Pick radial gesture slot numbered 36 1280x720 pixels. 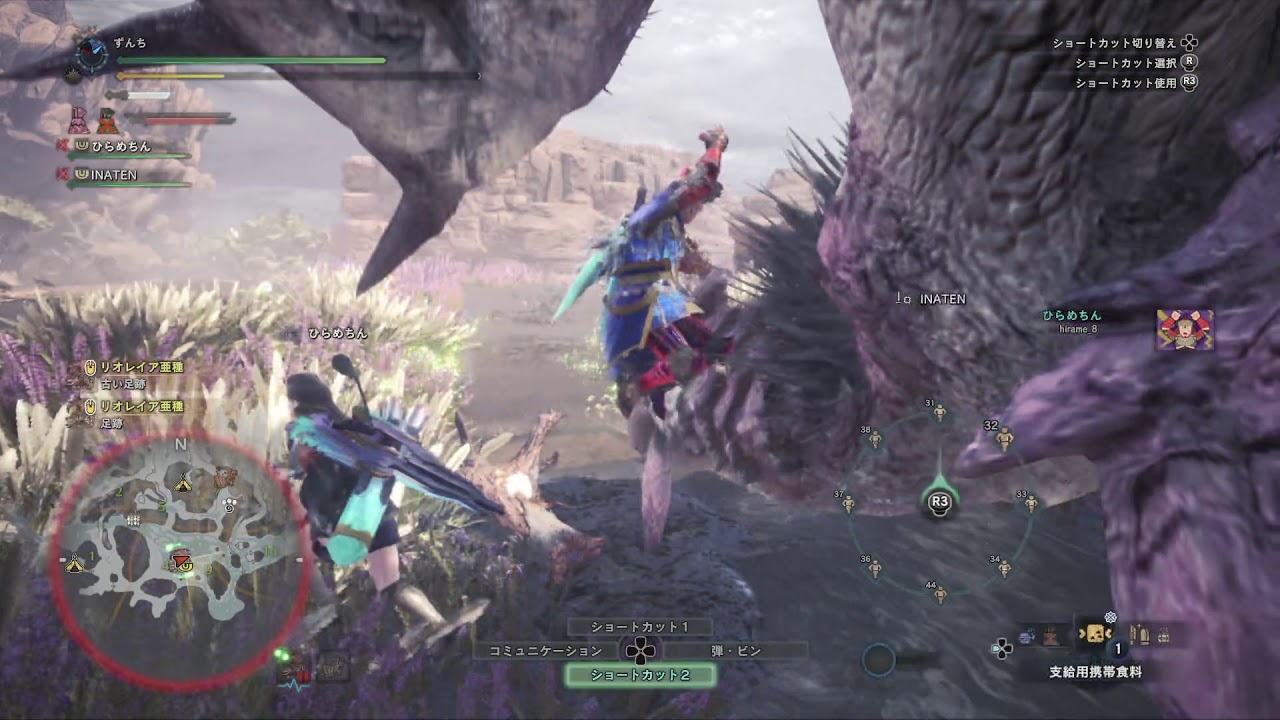[x=875, y=567]
